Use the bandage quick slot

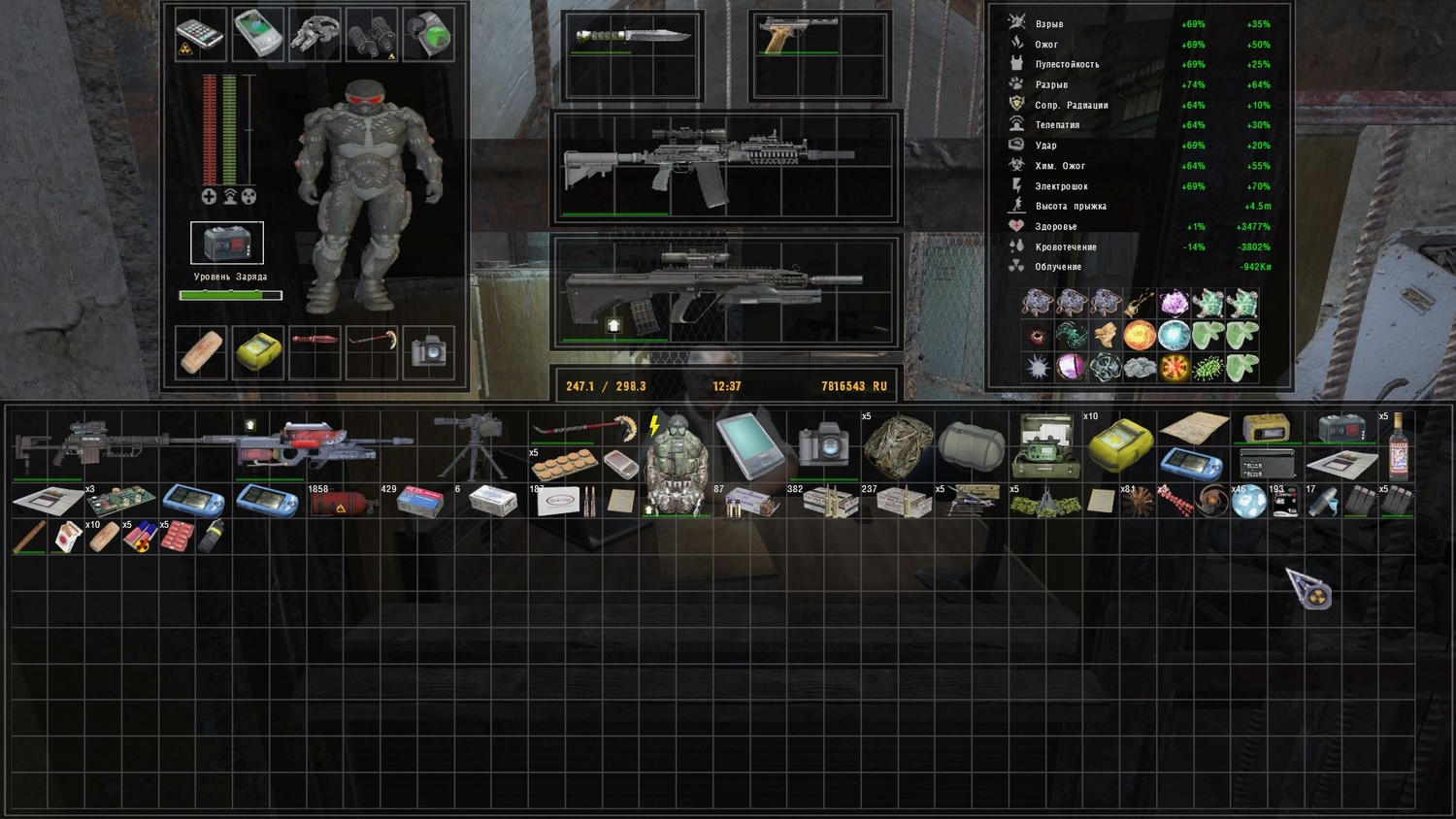(x=201, y=351)
